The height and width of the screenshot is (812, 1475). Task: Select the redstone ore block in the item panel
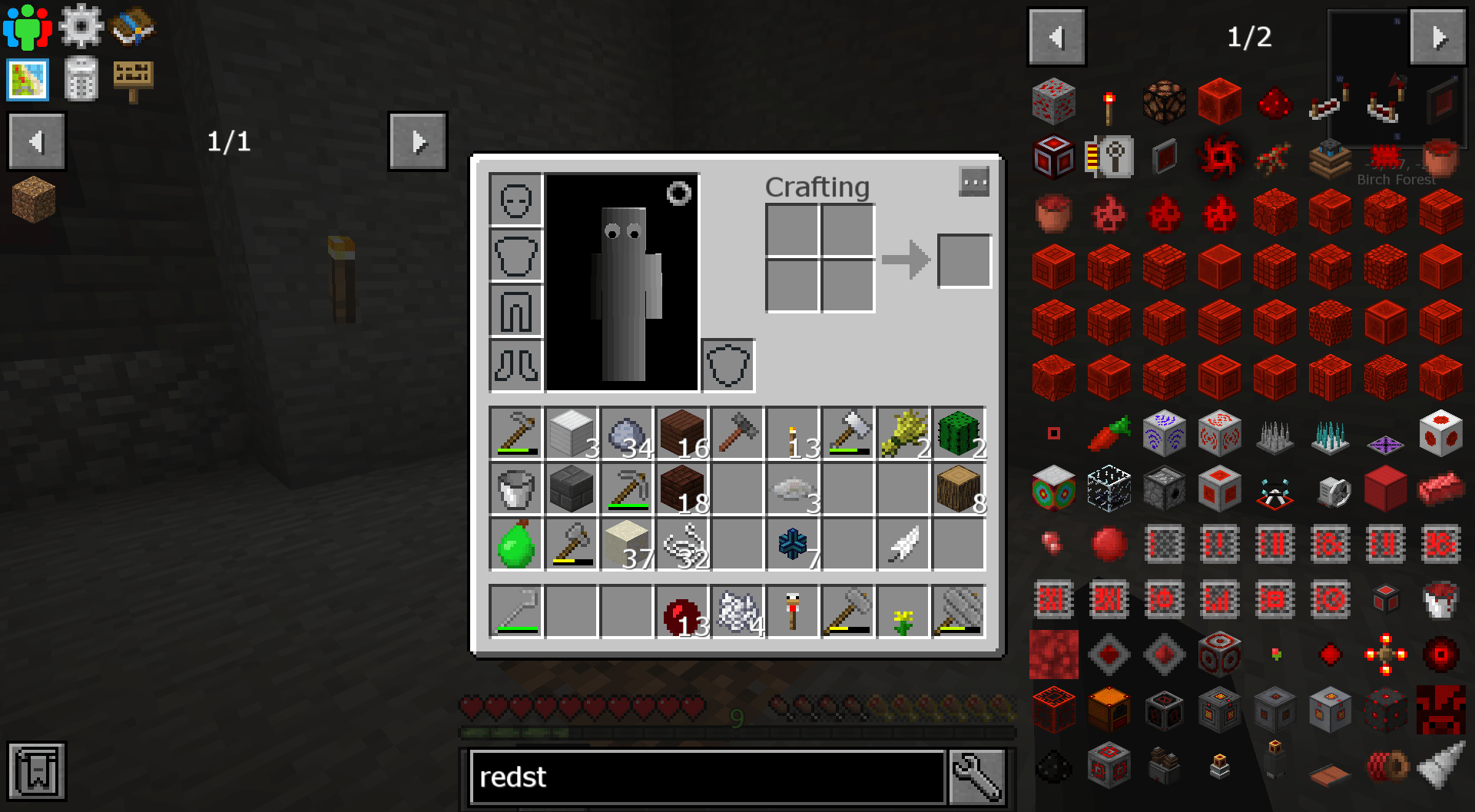tap(1053, 101)
